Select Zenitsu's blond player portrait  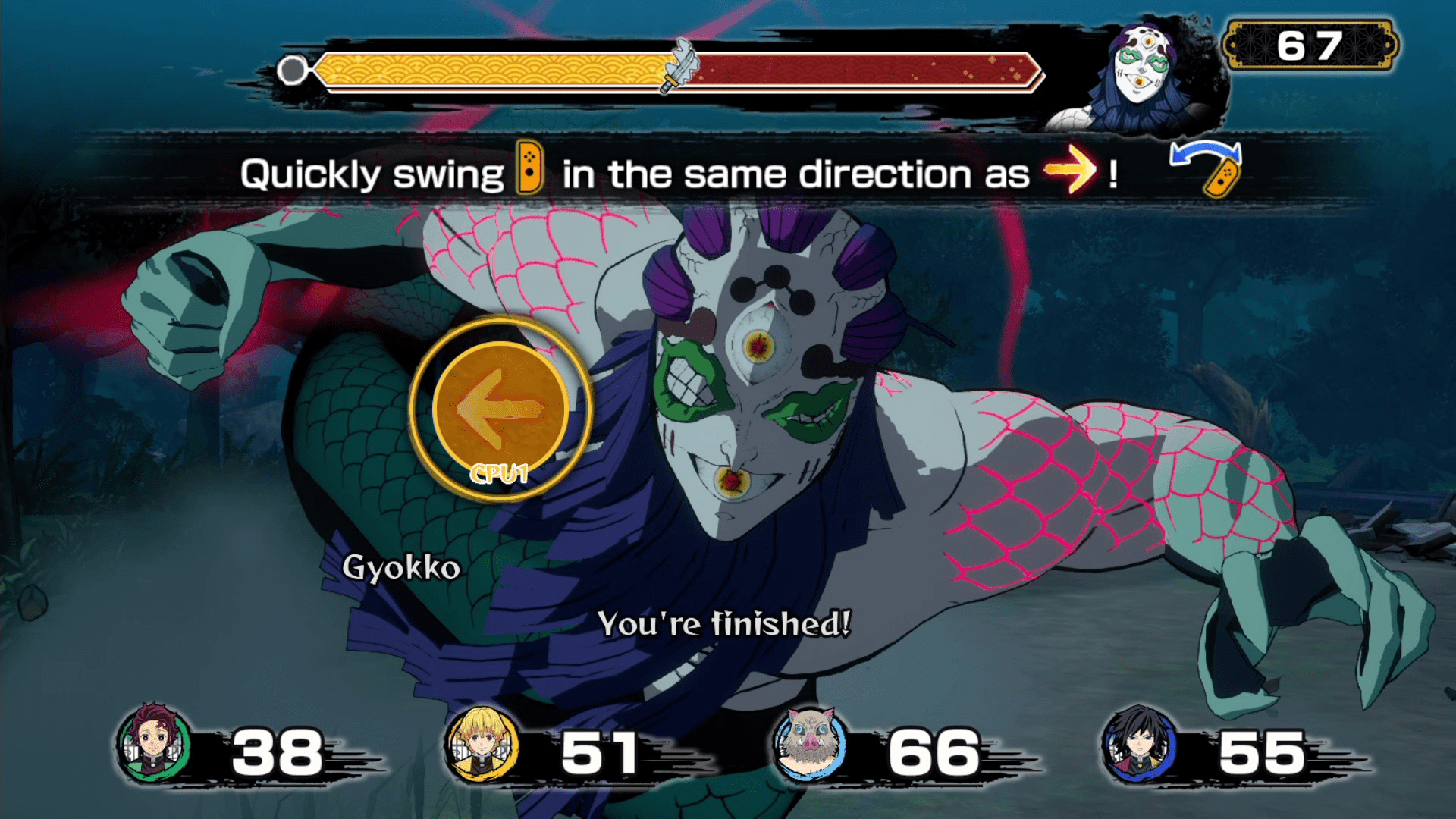click(x=482, y=744)
